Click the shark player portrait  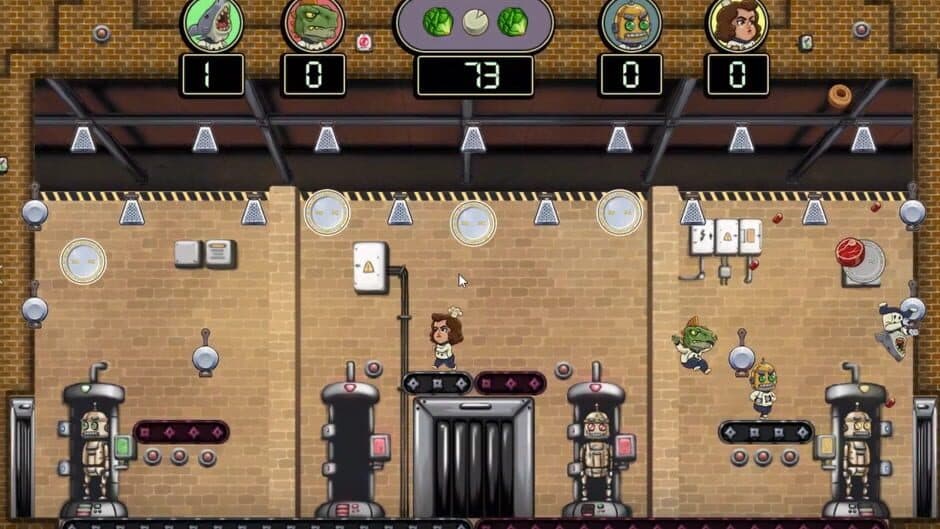click(213, 24)
